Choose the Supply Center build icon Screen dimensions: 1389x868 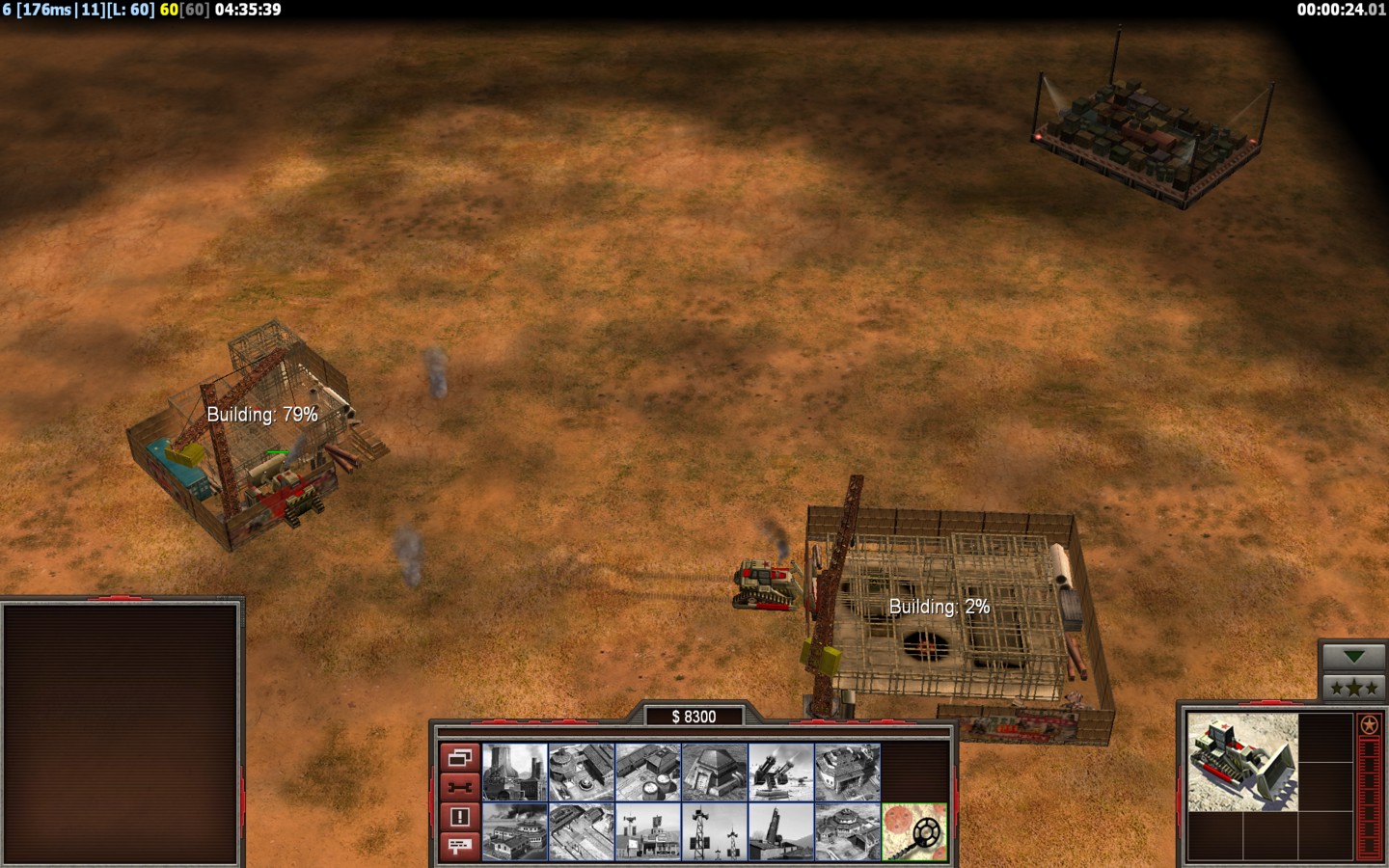648,772
